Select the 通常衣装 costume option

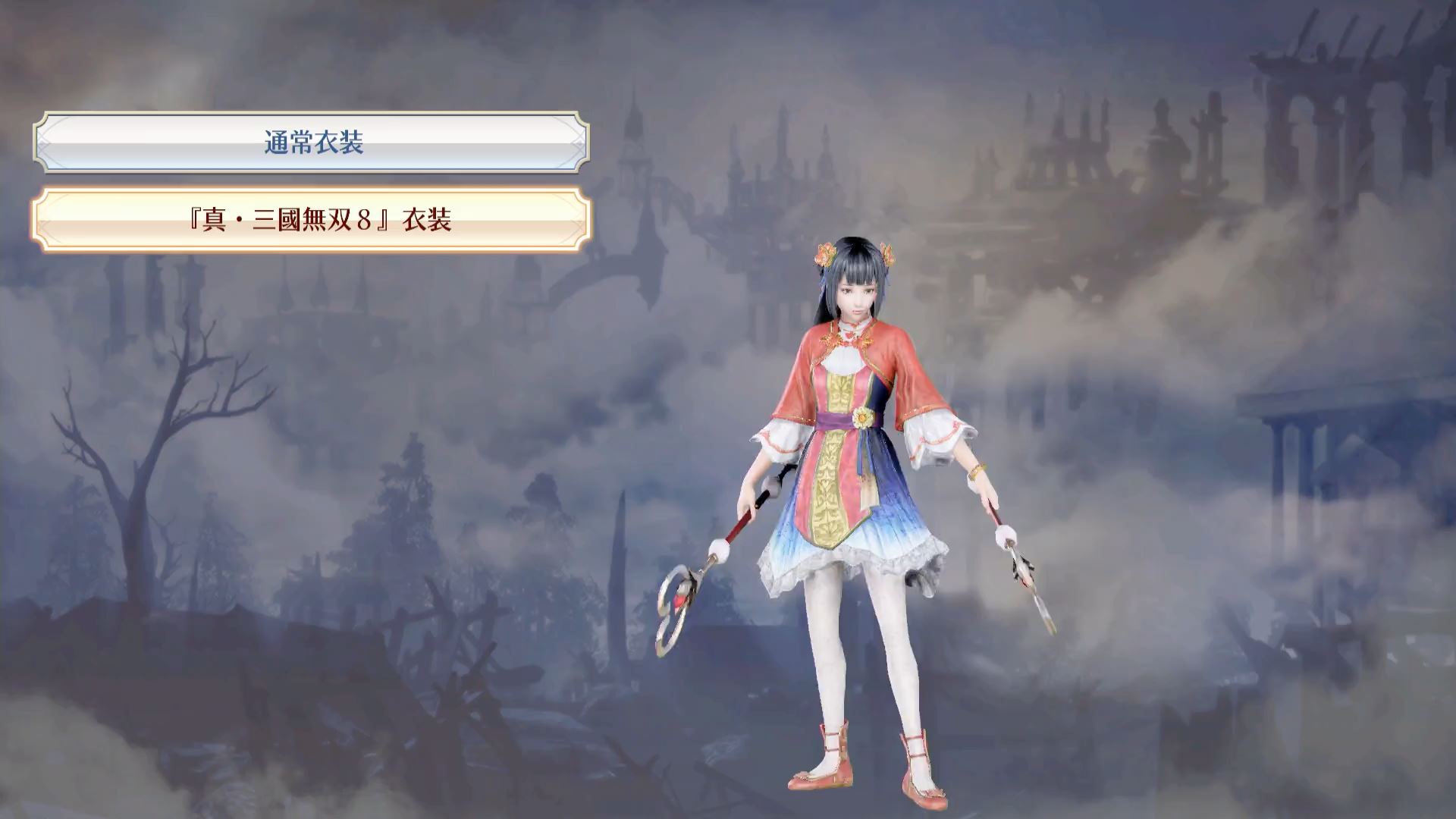pos(312,143)
